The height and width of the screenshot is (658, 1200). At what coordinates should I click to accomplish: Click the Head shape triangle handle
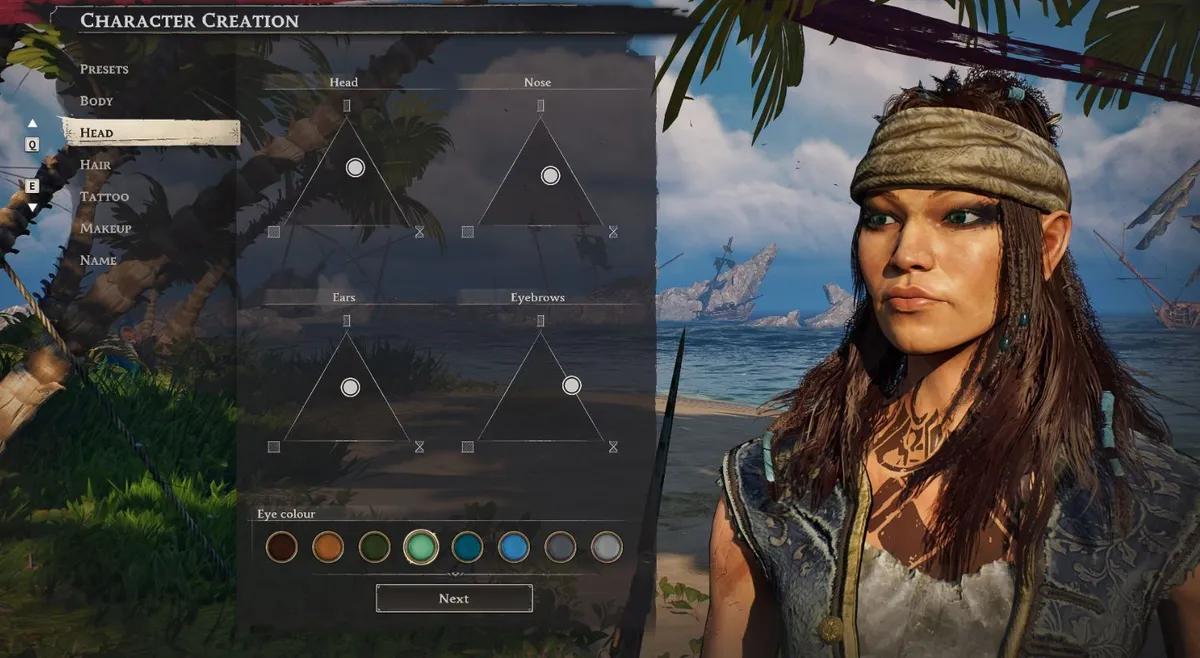(x=355, y=168)
